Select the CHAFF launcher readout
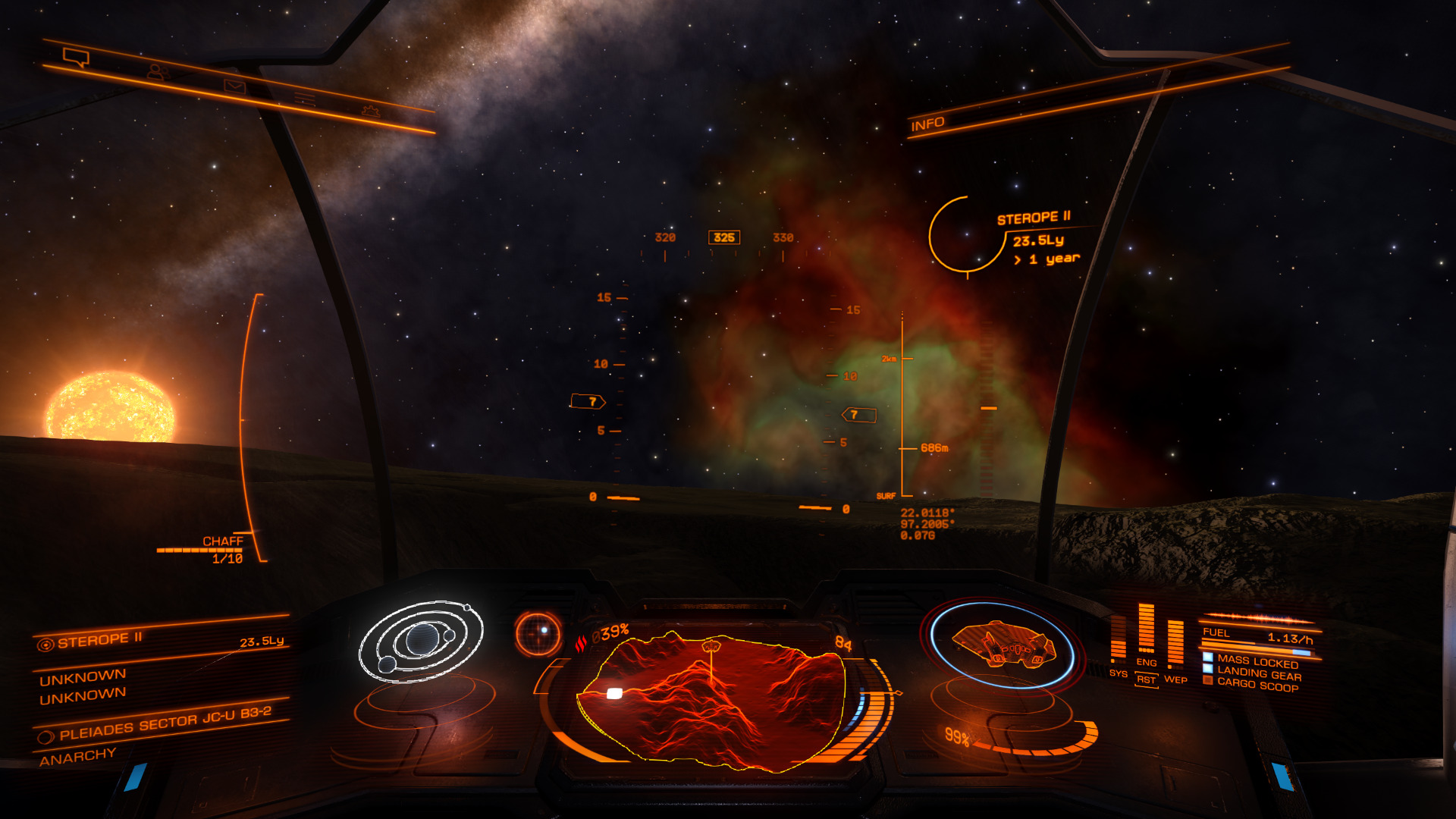Screen dimensions: 1456x819 click(x=222, y=541)
